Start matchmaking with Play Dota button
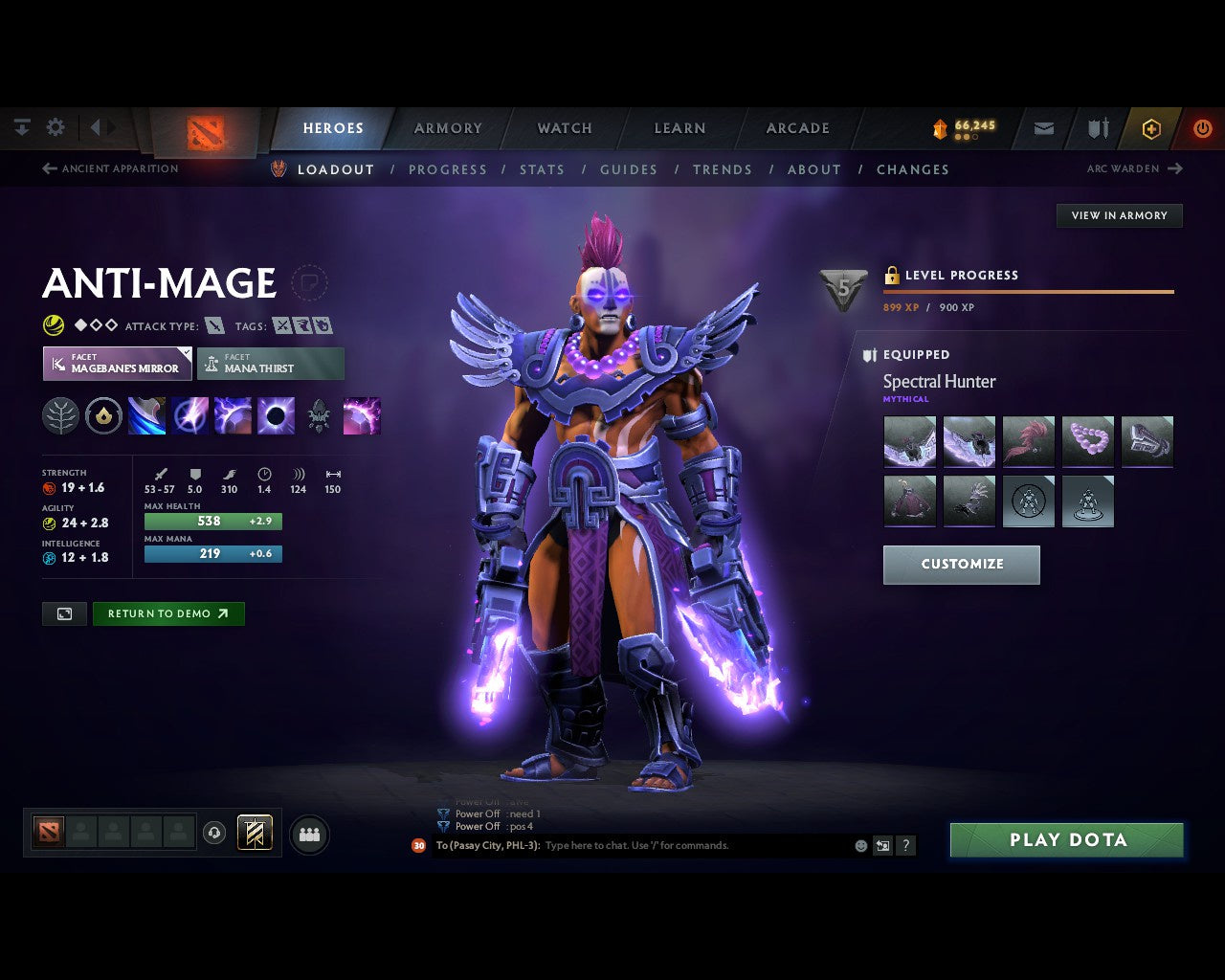Screen dimensions: 1225x980 [1066, 840]
